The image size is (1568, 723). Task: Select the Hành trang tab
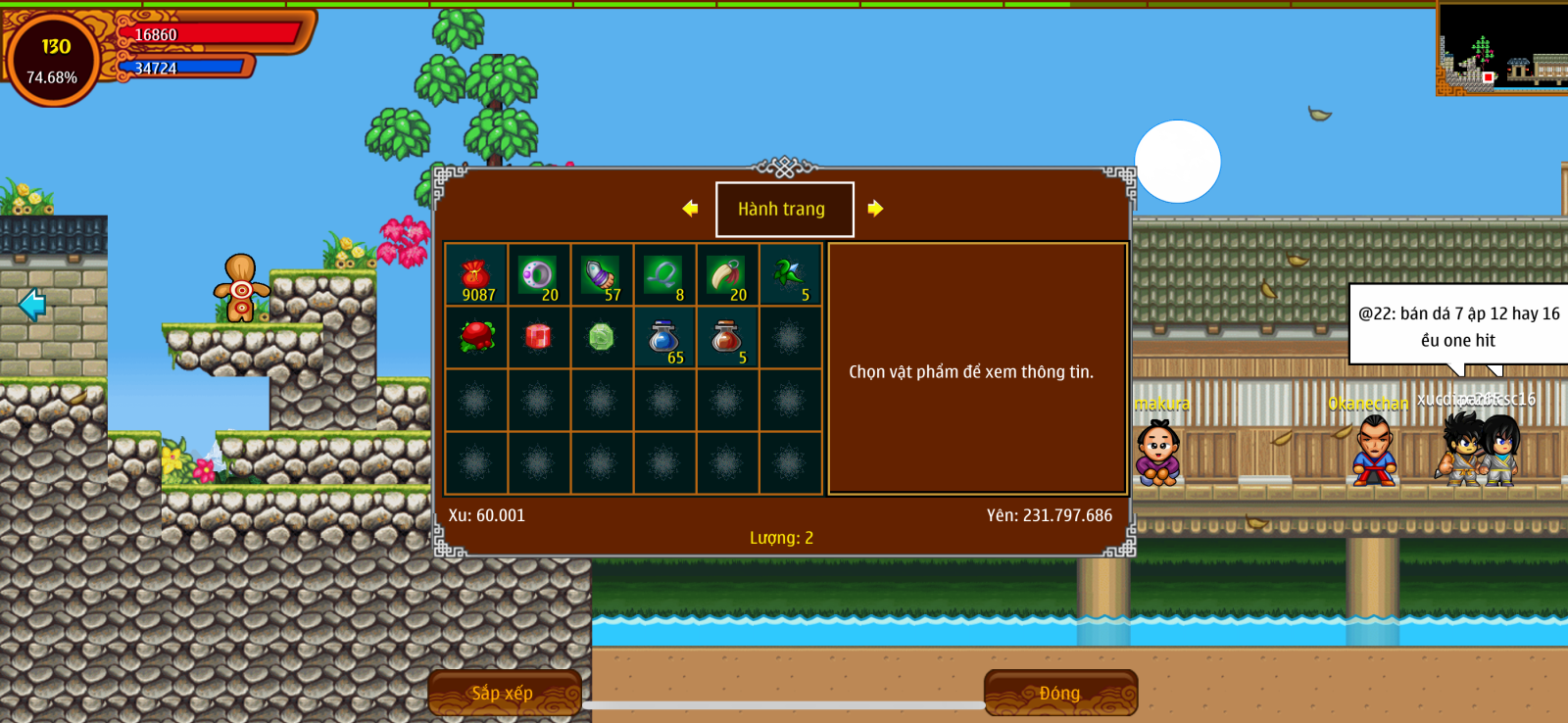(x=784, y=209)
